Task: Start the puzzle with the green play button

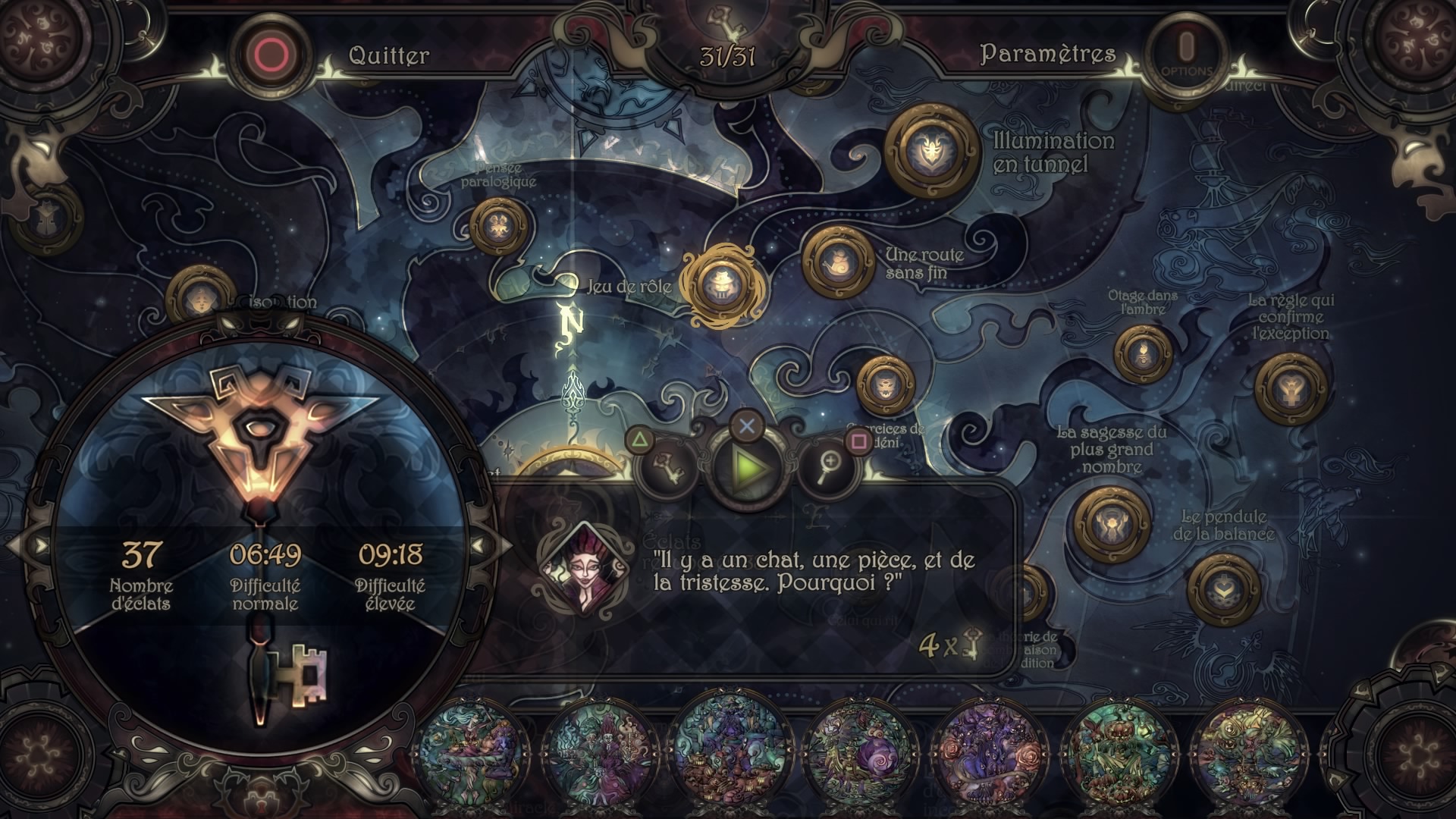Action: tap(748, 467)
